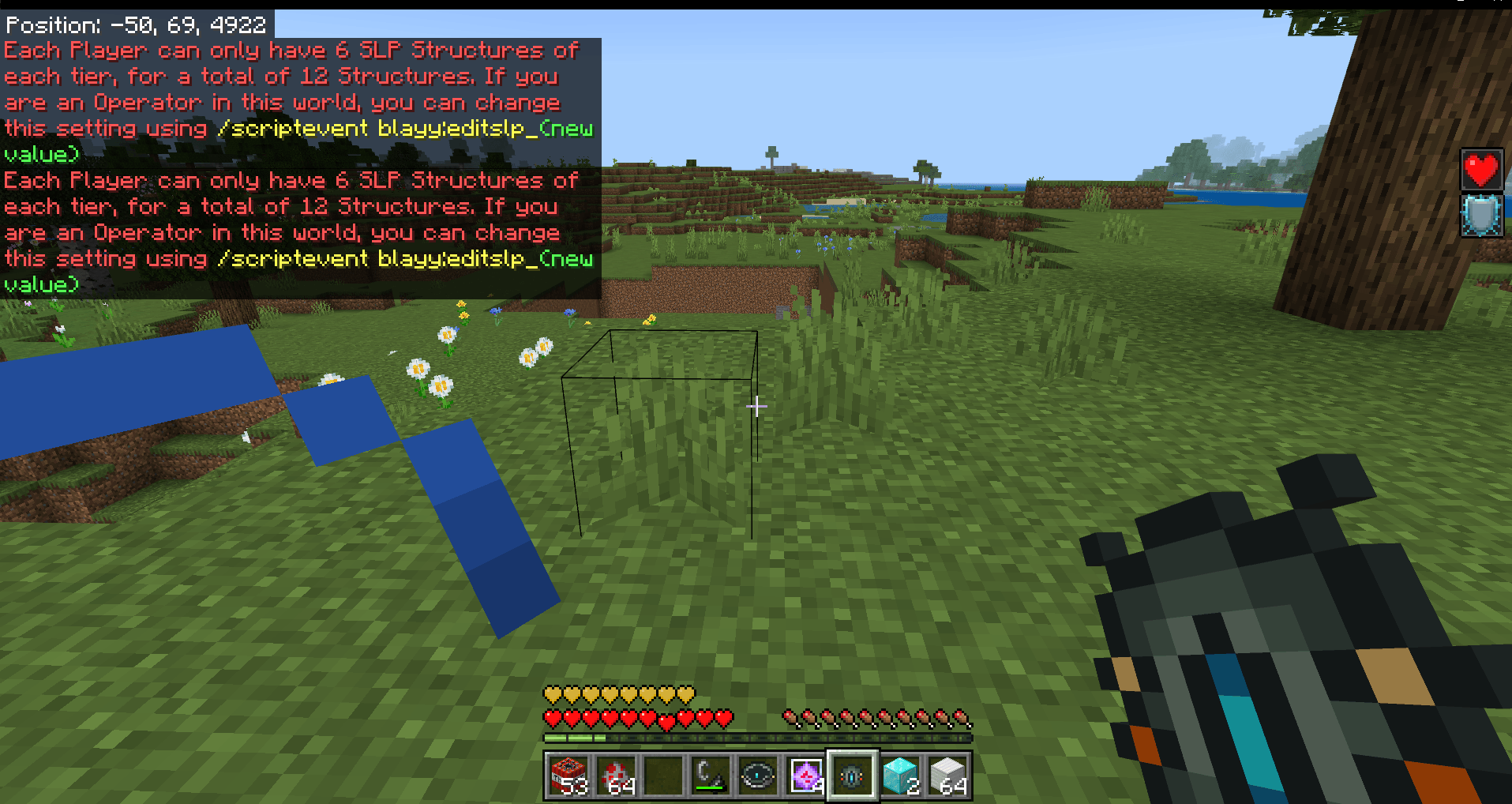Click the block selection outline on the grass

tap(662, 434)
